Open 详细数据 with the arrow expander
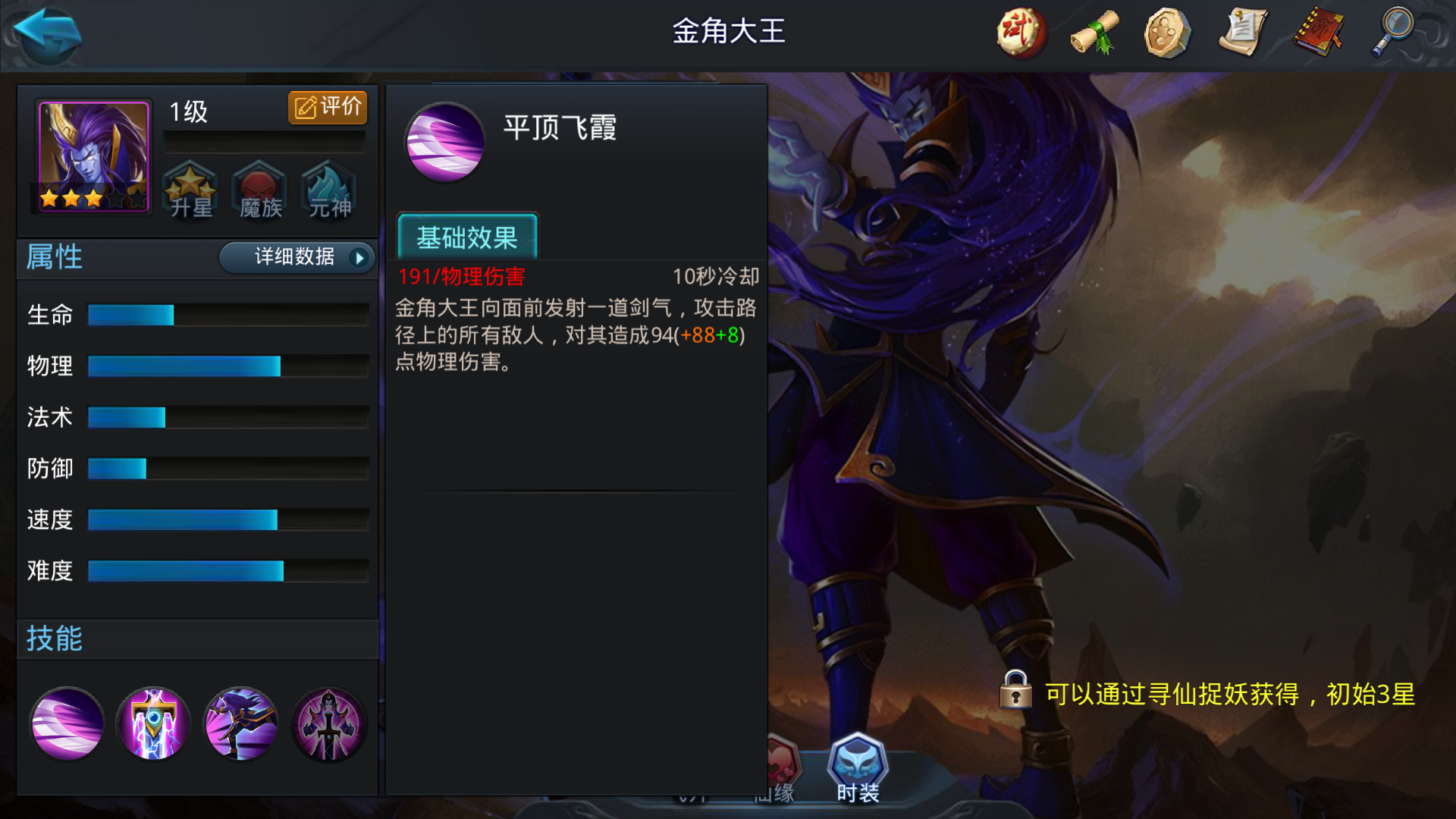The image size is (1456, 819). [x=296, y=258]
